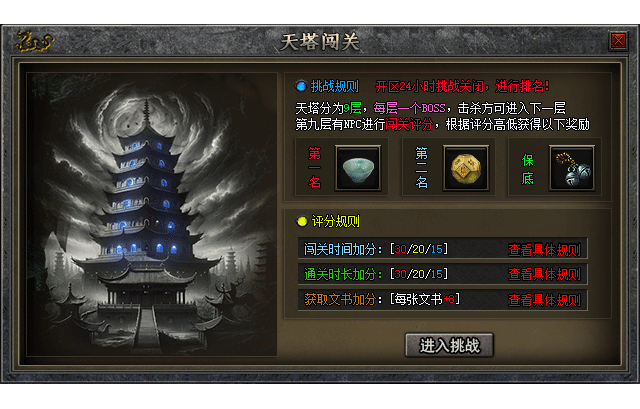Image resolution: width=640 pixels, height=409 pixels.
Task: Close the 天塔闯关 window
Action: point(617,41)
